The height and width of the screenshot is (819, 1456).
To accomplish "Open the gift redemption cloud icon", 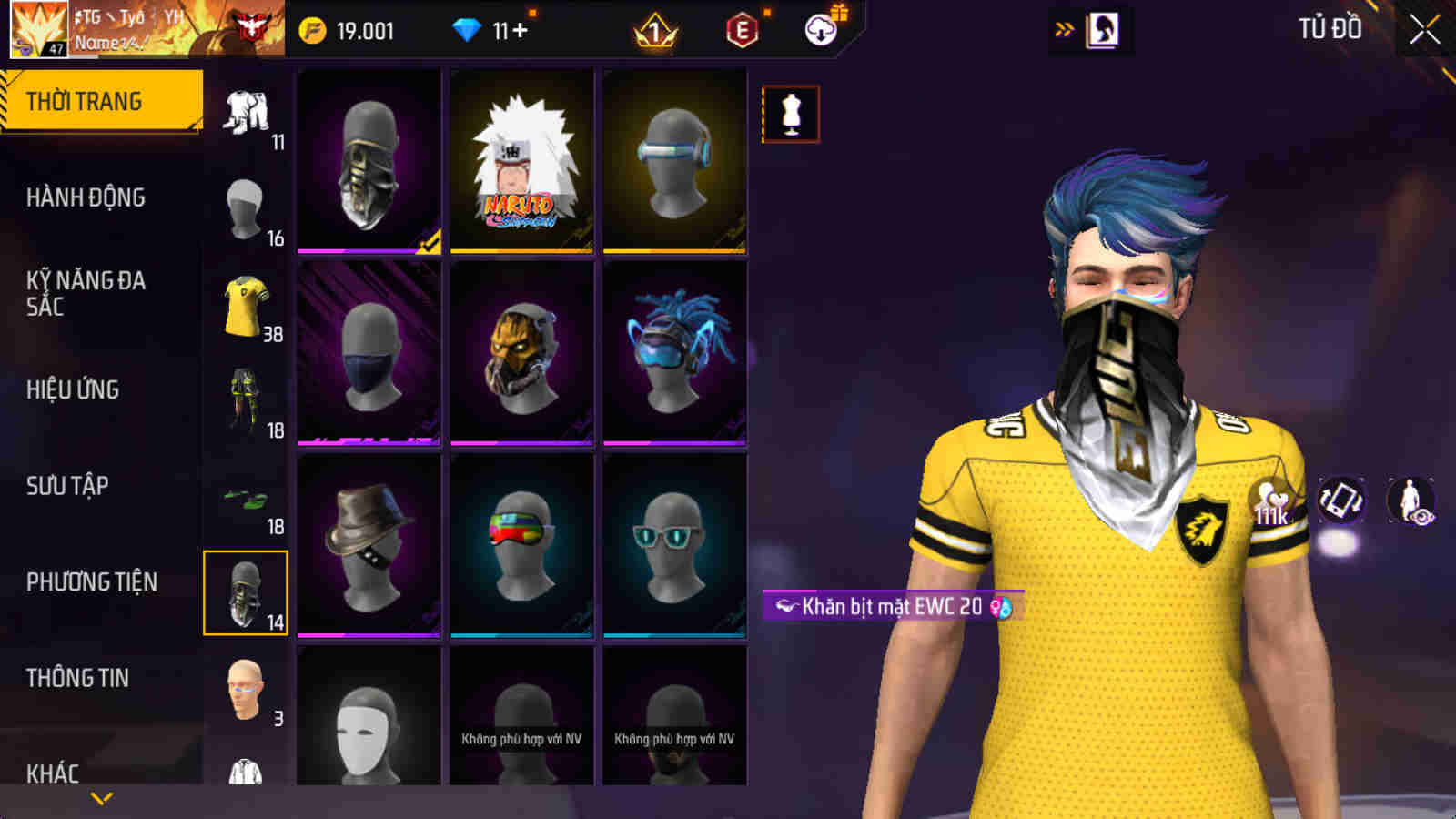I will click(x=820, y=28).
